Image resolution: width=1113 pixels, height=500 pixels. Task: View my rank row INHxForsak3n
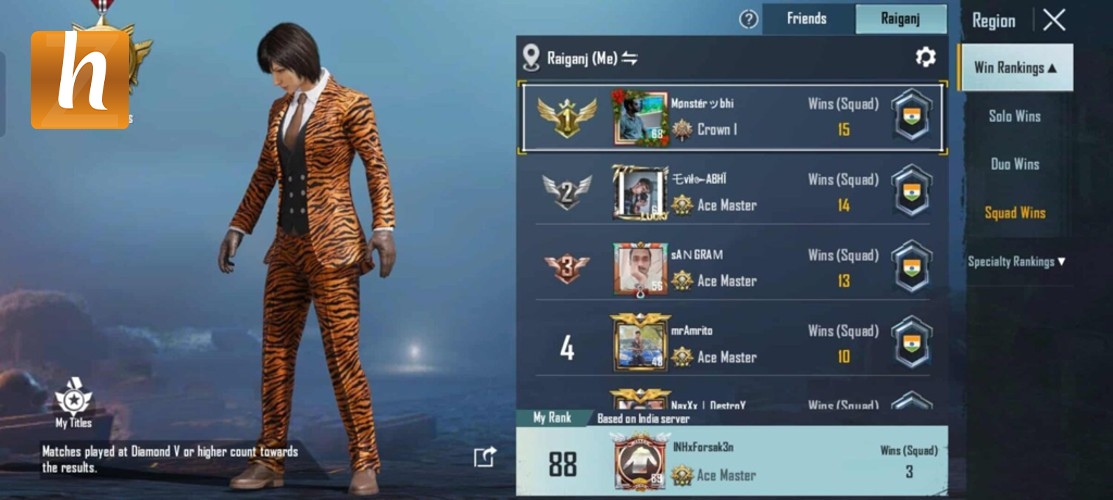[x=730, y=462]
